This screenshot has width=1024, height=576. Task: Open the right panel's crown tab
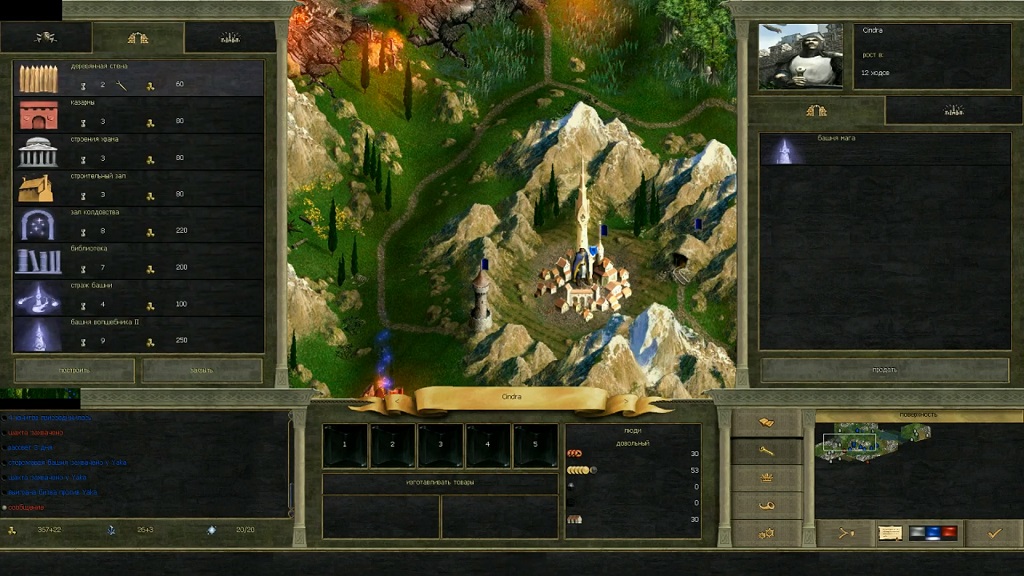(953, 110)
